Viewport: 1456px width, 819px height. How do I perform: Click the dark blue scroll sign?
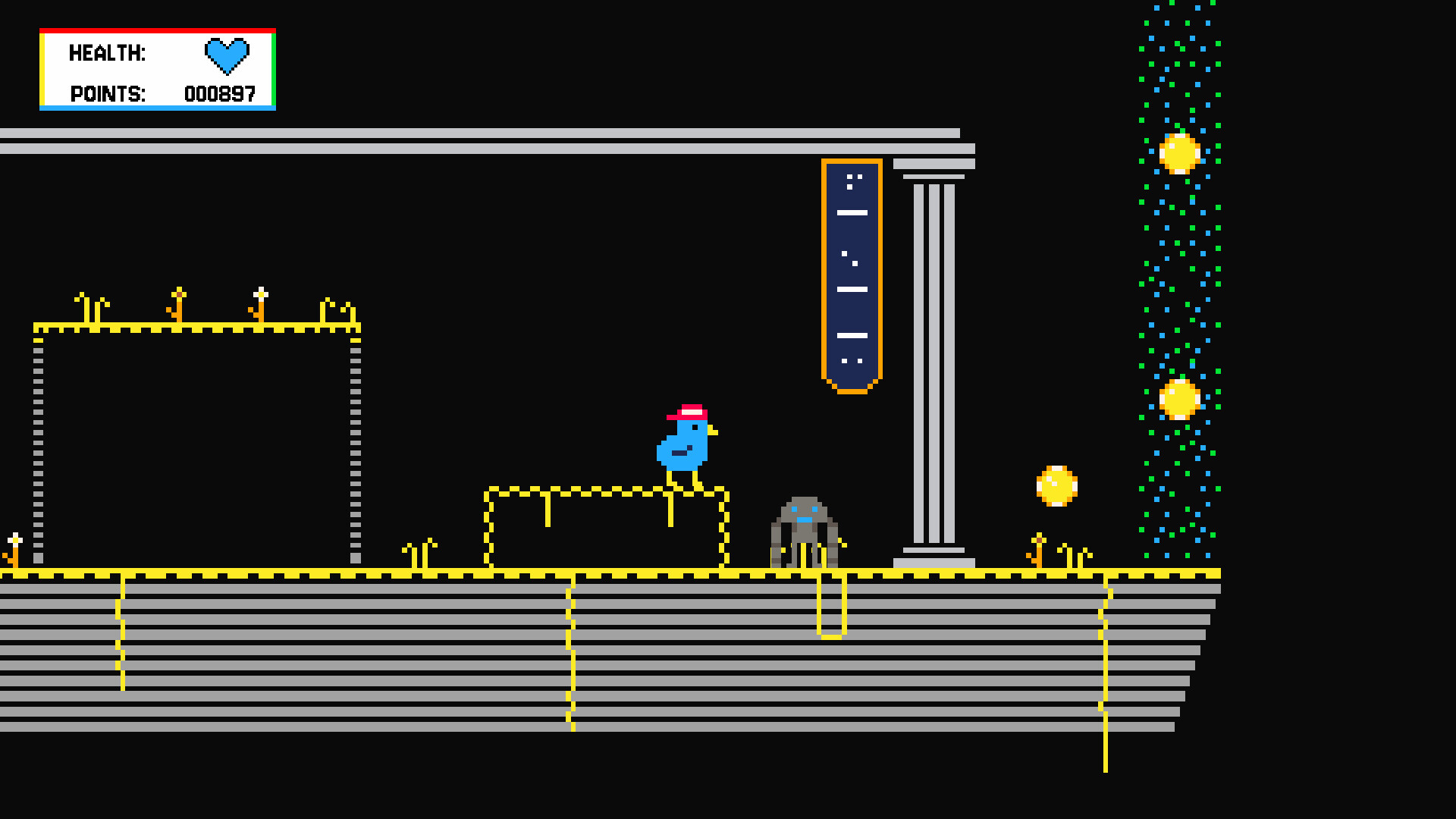[x=852, y=273]
